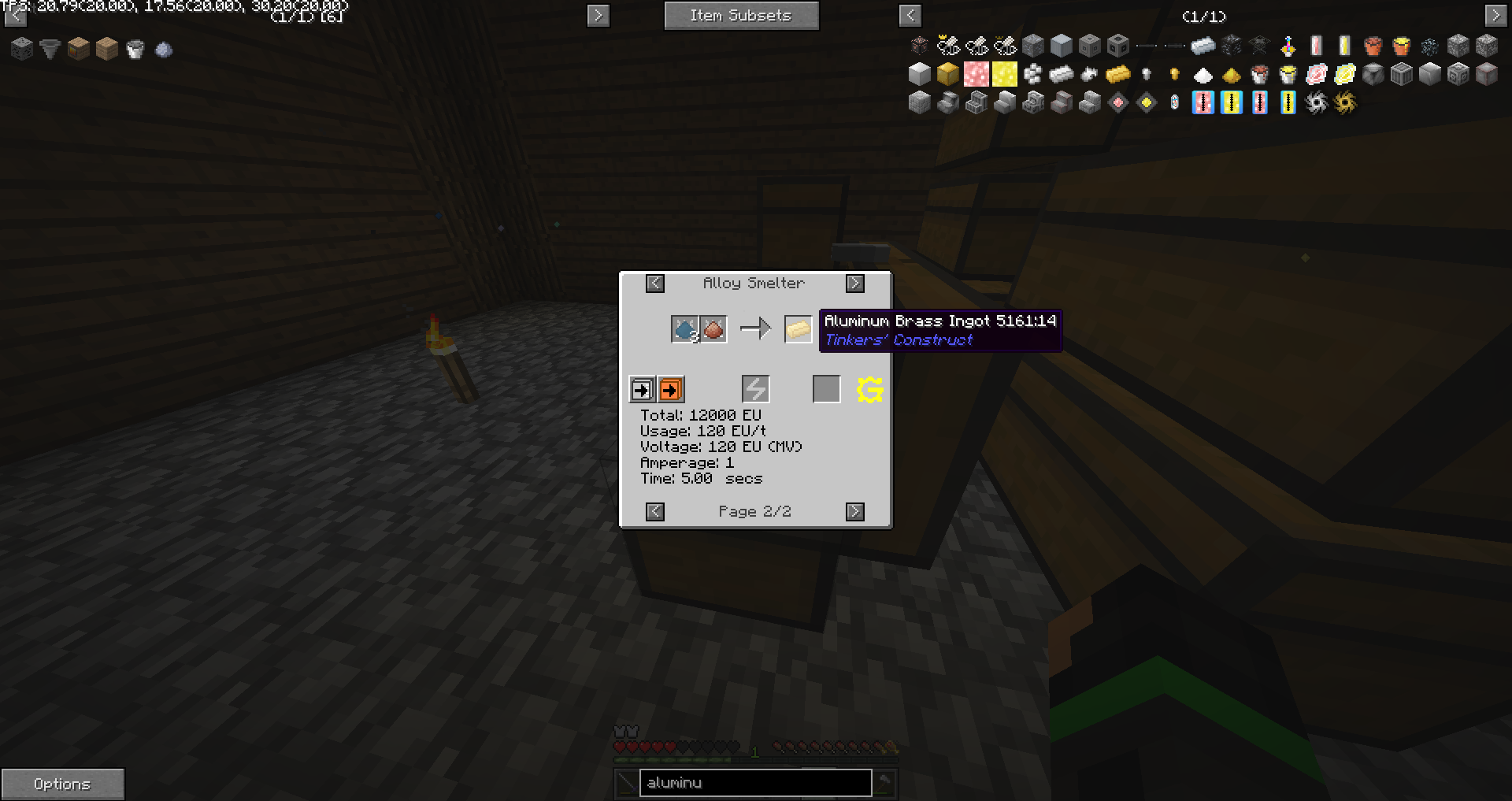Click the lightning bolt energy icon

[754, 388]
